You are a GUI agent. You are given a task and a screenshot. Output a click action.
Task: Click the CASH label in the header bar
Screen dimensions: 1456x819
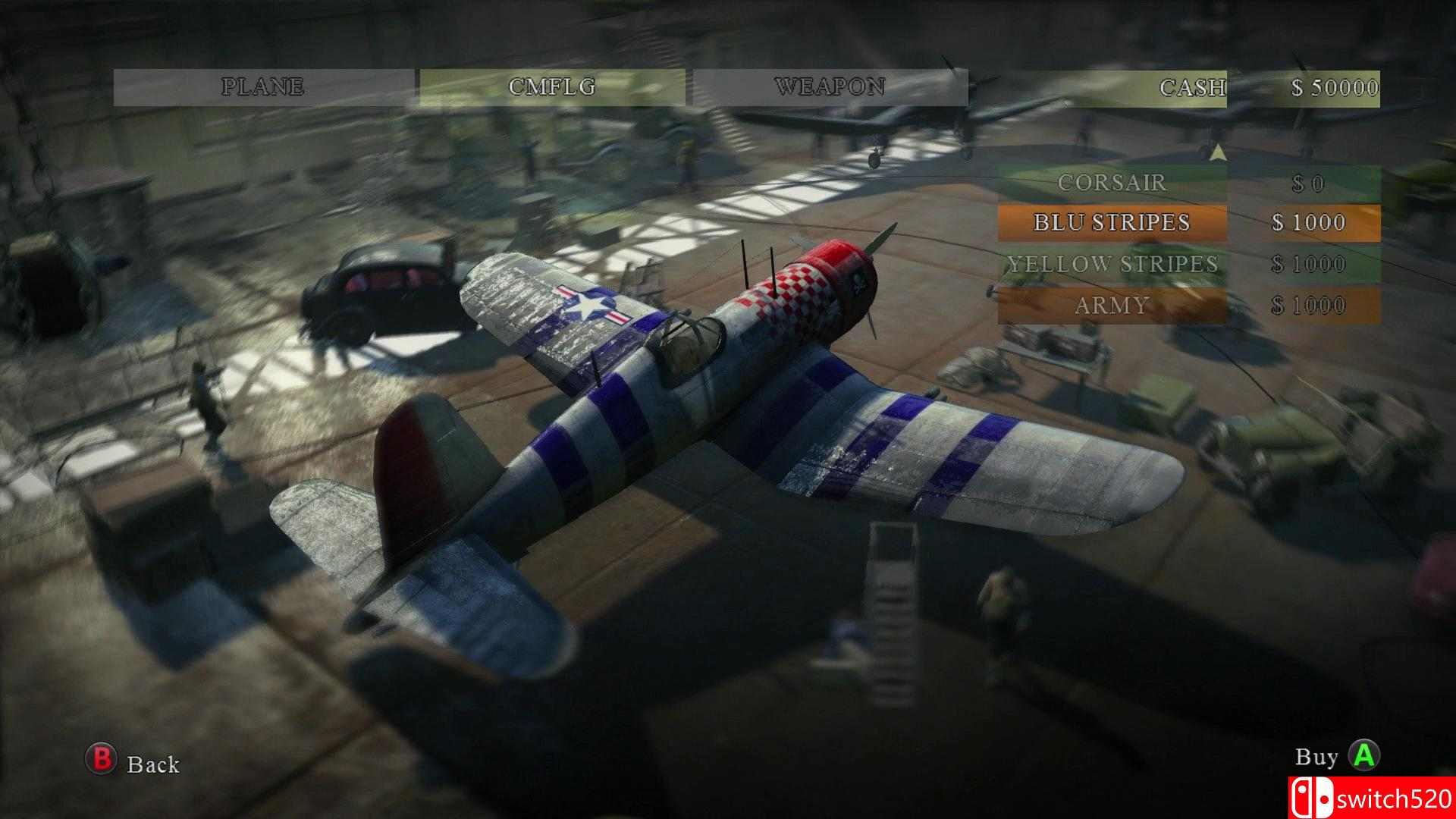pyautogui.click(x=1192, y=86)
